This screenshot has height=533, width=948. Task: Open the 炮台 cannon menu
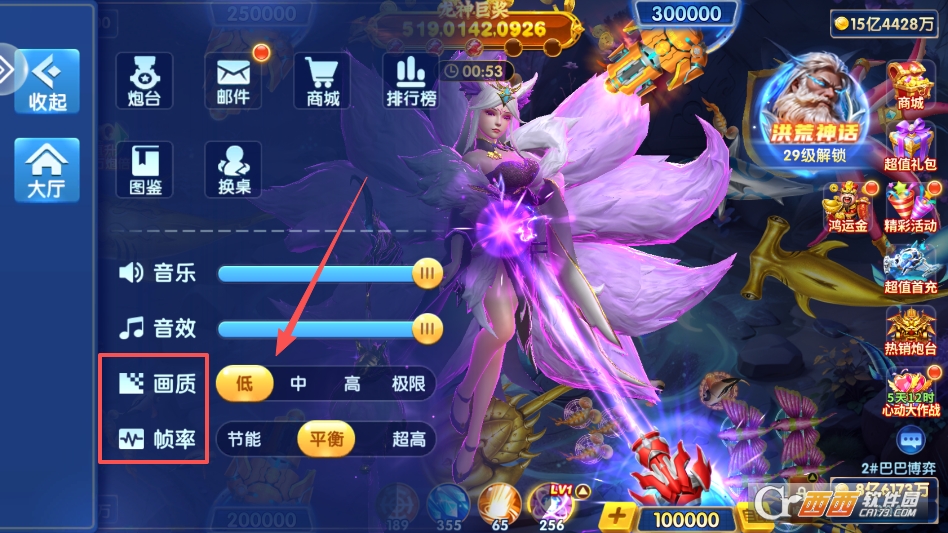[x=145, y=80]
